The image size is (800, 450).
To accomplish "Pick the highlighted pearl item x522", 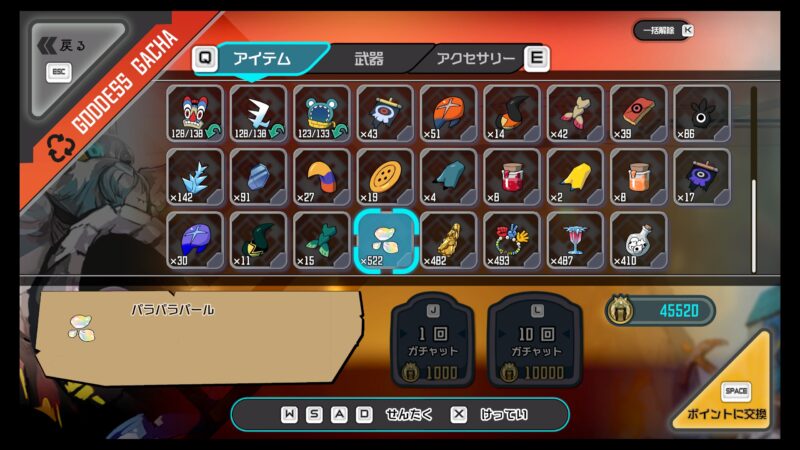I will tap(385, 240).
